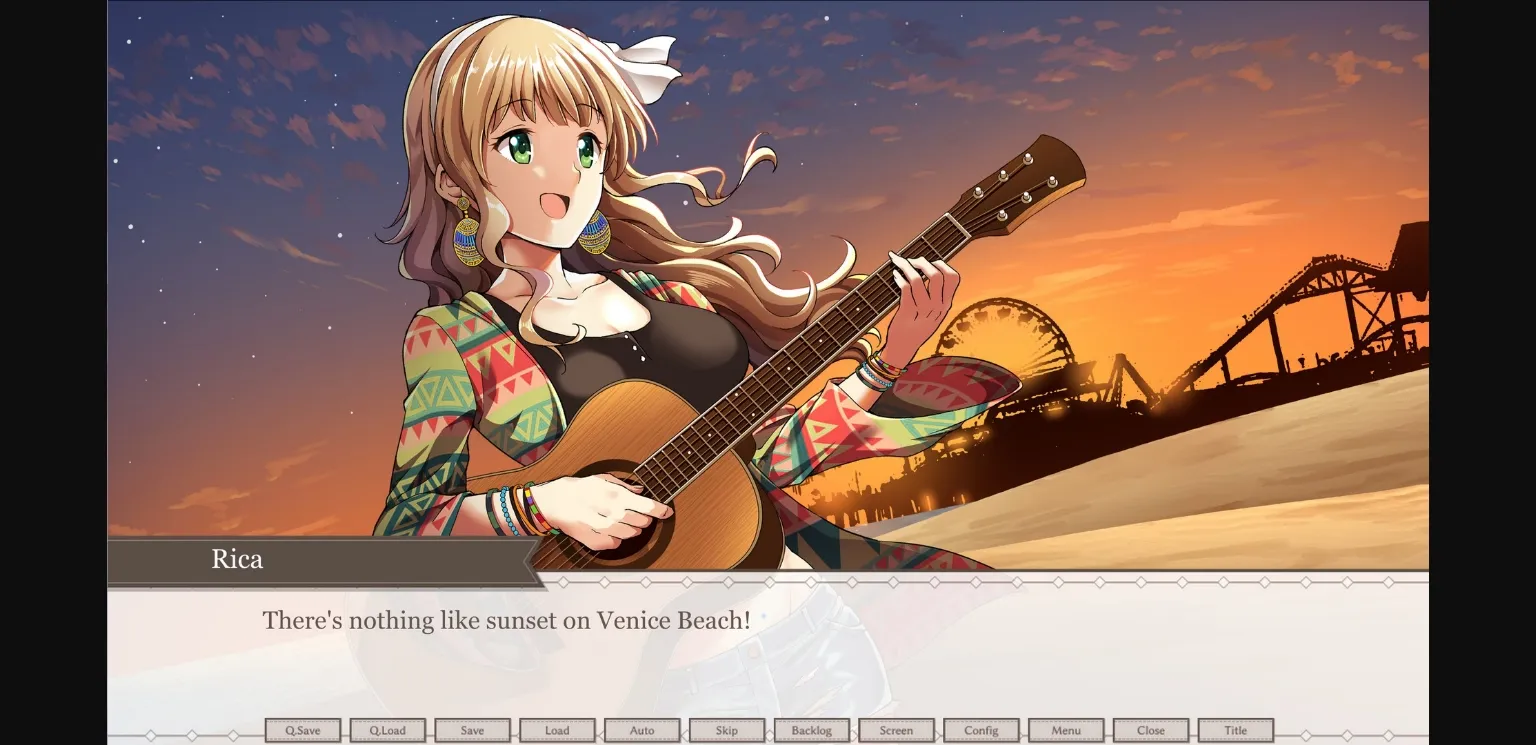Activate Auto mode for dialogue playback
1536x745 pixels.
pyautogui.click(x=642, y=730)
